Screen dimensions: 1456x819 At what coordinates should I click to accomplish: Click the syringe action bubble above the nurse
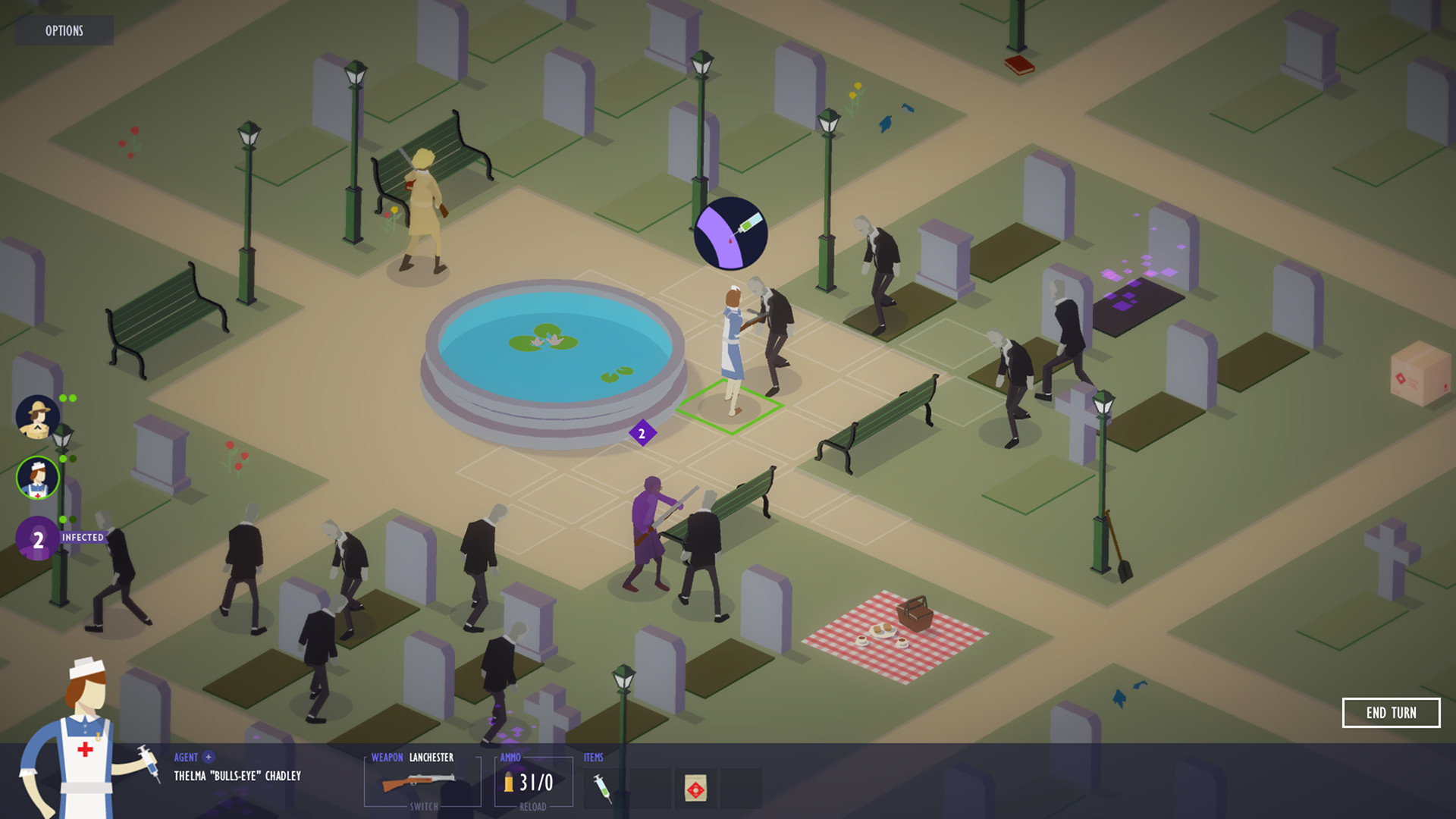(x=730, y=231)
